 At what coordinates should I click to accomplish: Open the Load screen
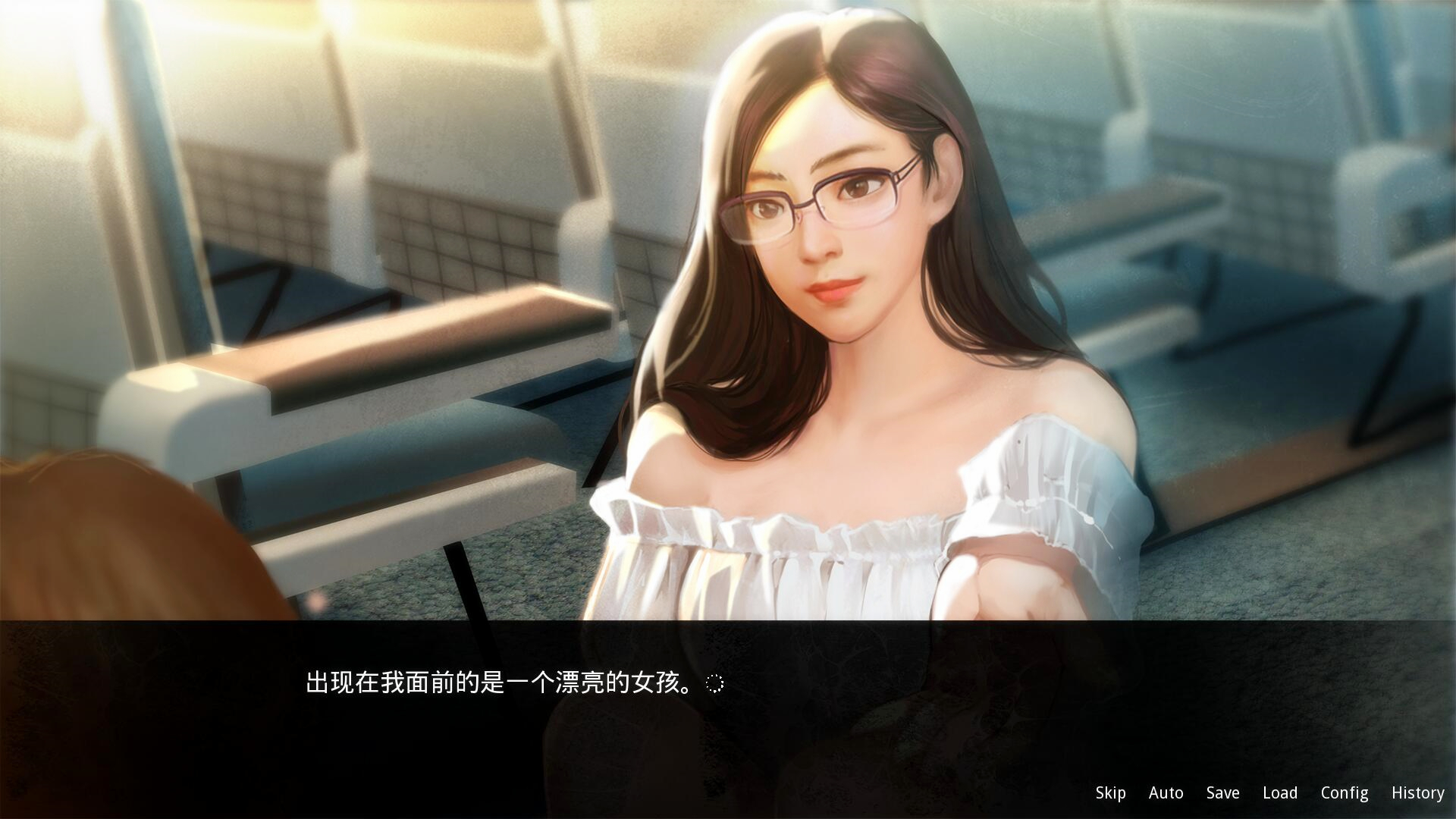click(x=1279, y=792)
